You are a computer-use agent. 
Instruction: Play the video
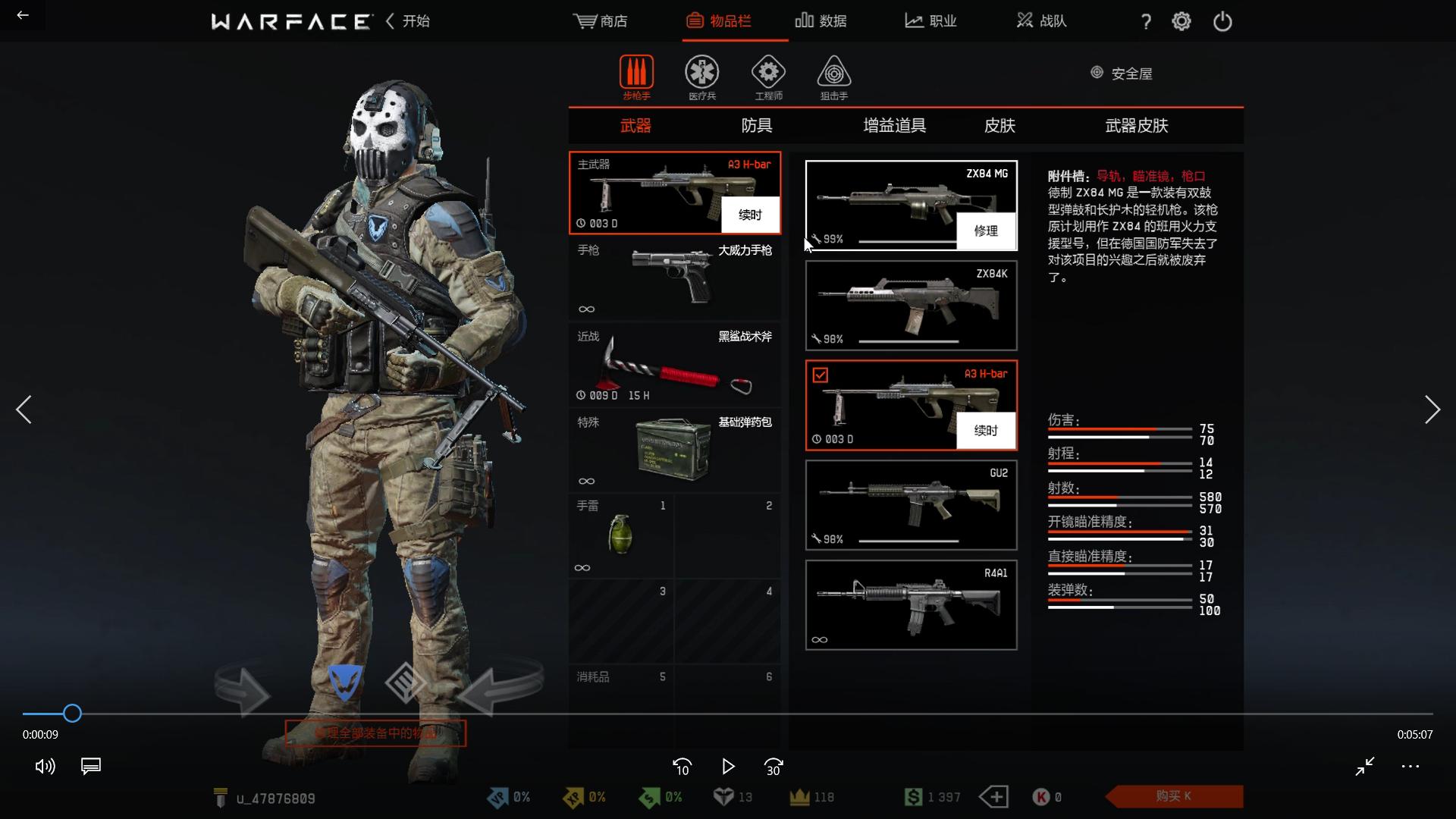(727, 767)
